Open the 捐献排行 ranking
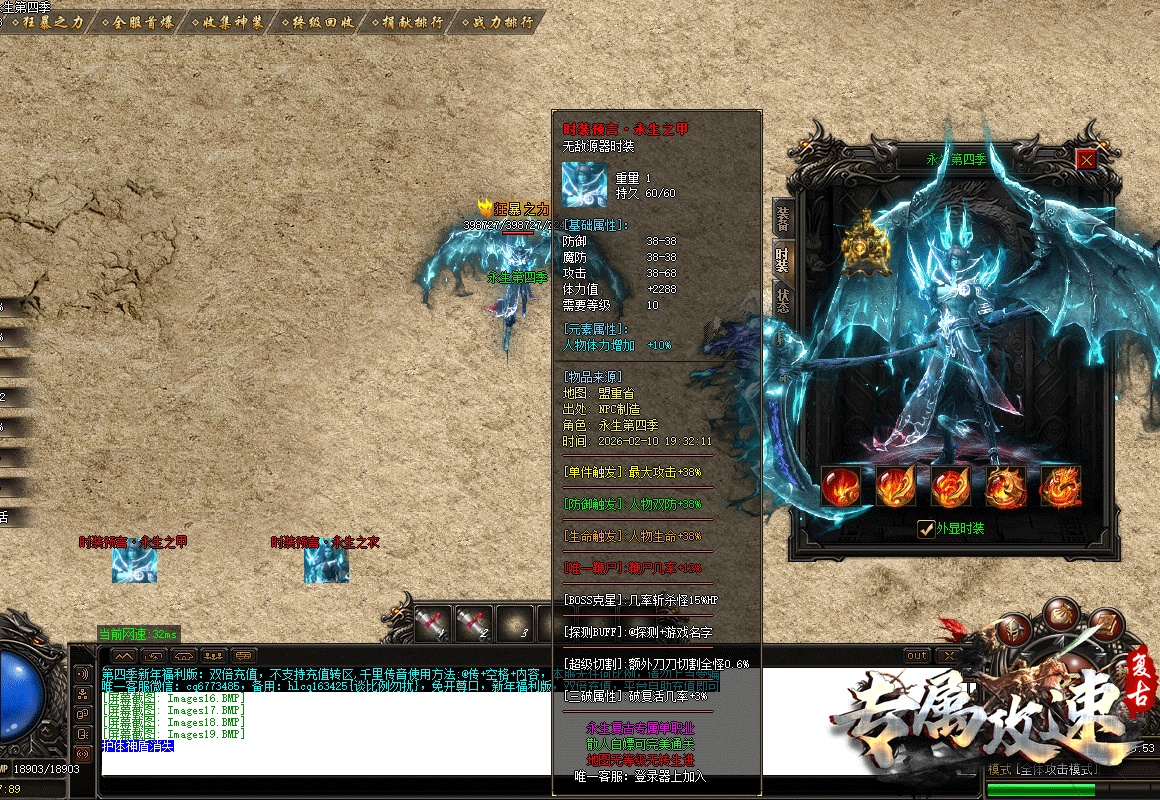The image size is (1160, 800). coord(411,22)
